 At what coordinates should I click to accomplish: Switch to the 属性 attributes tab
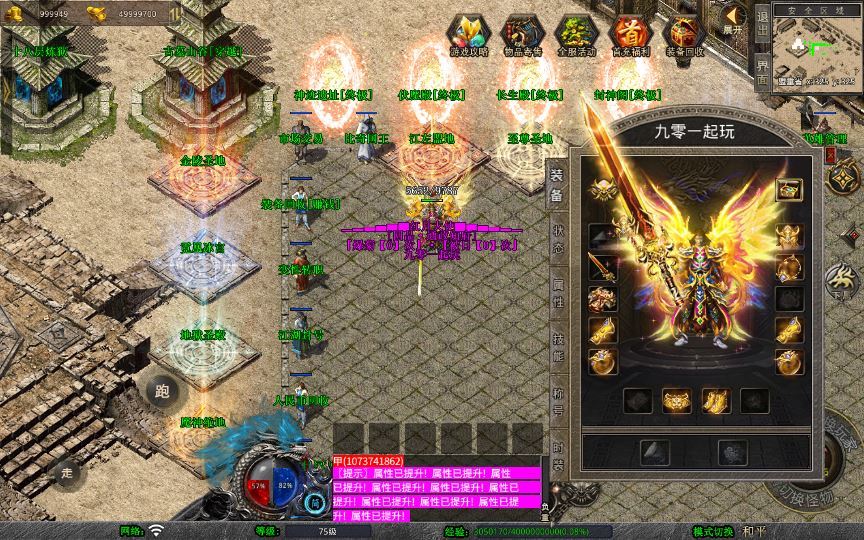click(558, 290)
